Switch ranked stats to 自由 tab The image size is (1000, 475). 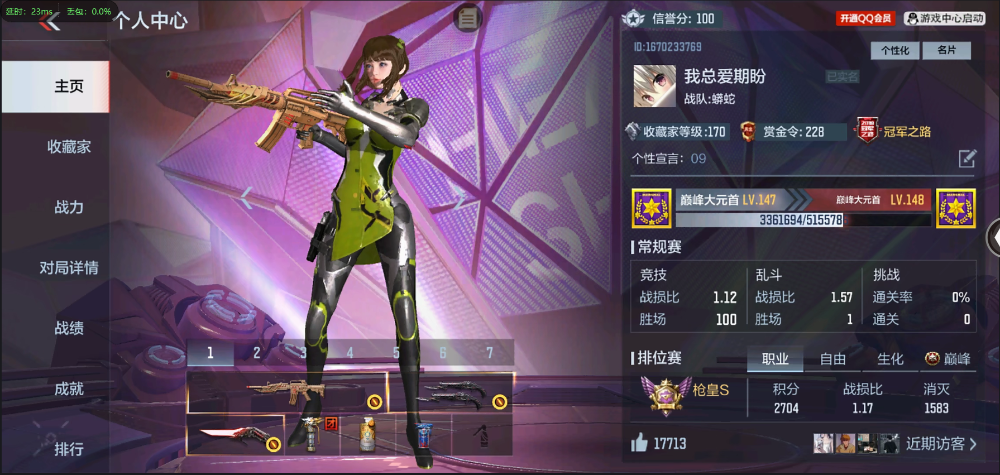point(833,359)
